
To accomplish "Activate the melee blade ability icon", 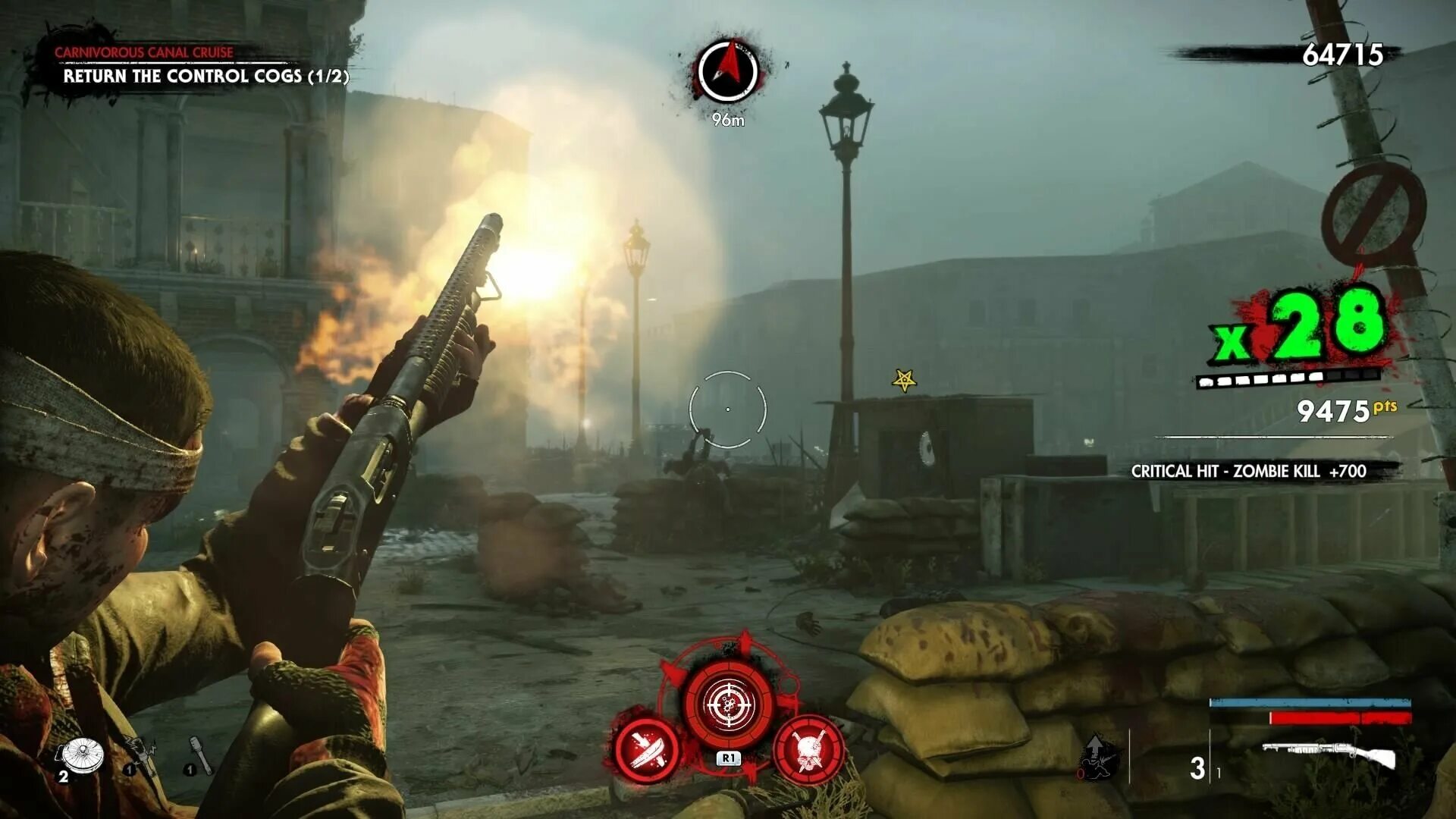I will 647,750.
